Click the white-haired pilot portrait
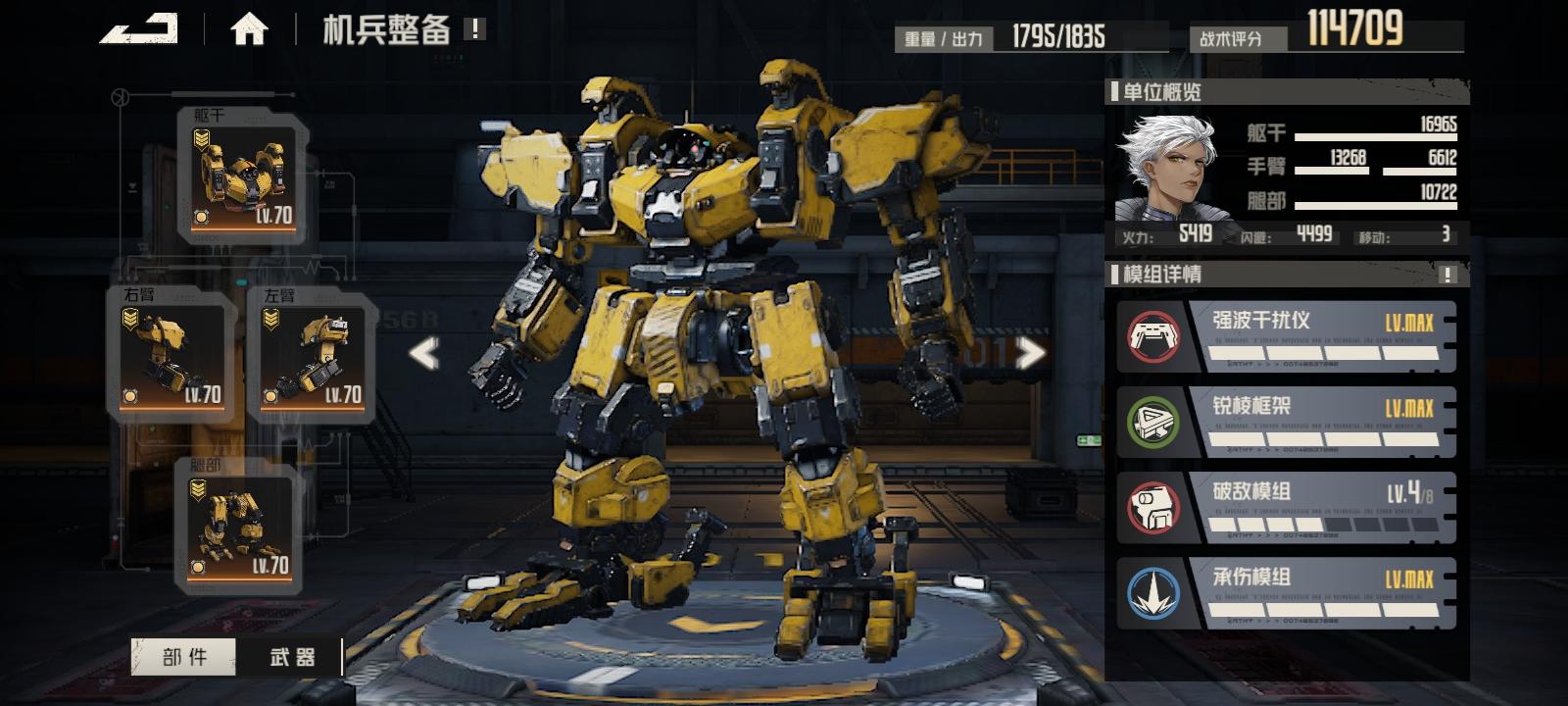Screen dimensions: 1568x706 (x=1167, y=167)
